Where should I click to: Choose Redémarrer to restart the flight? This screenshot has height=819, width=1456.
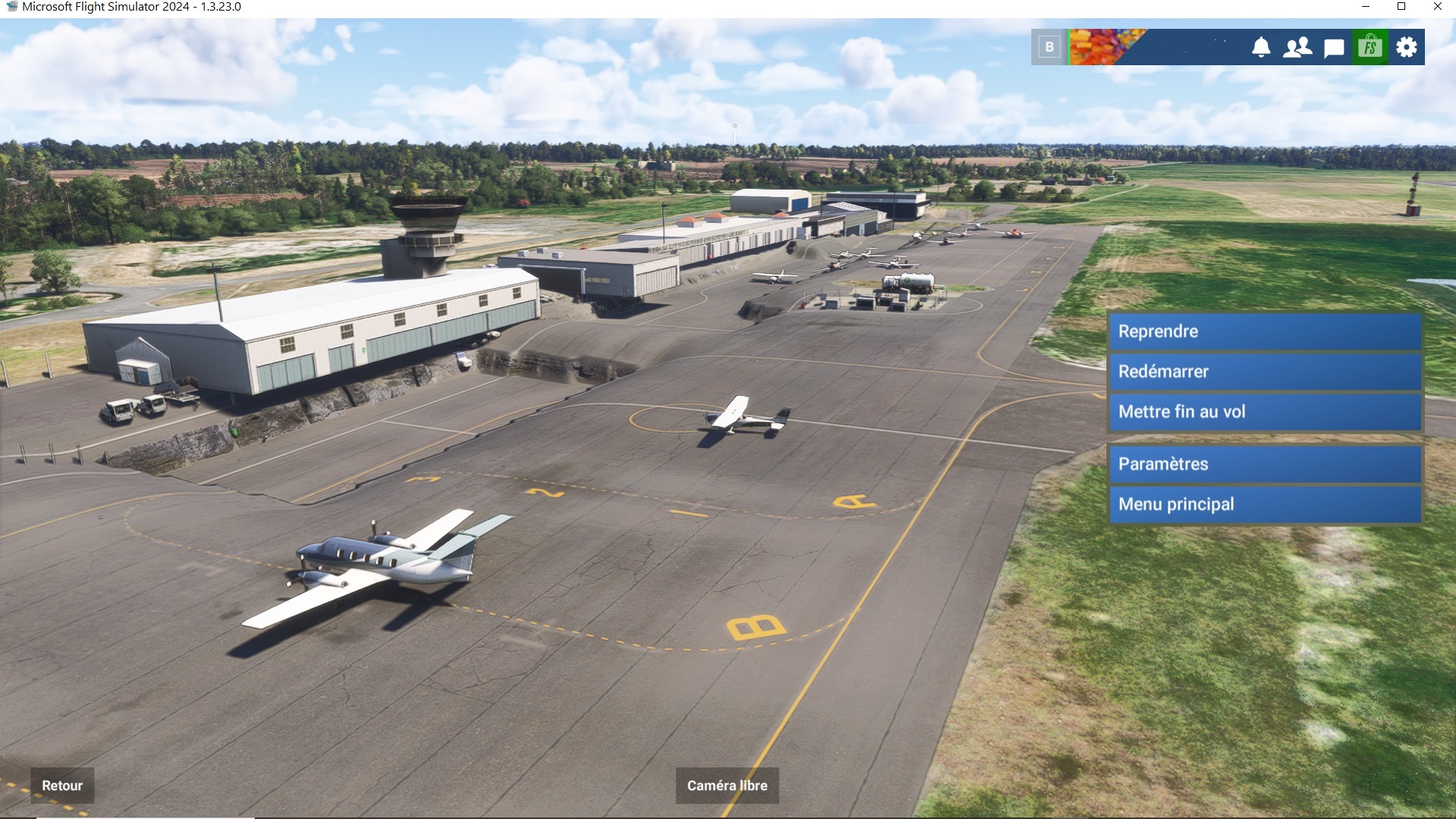1264,372
